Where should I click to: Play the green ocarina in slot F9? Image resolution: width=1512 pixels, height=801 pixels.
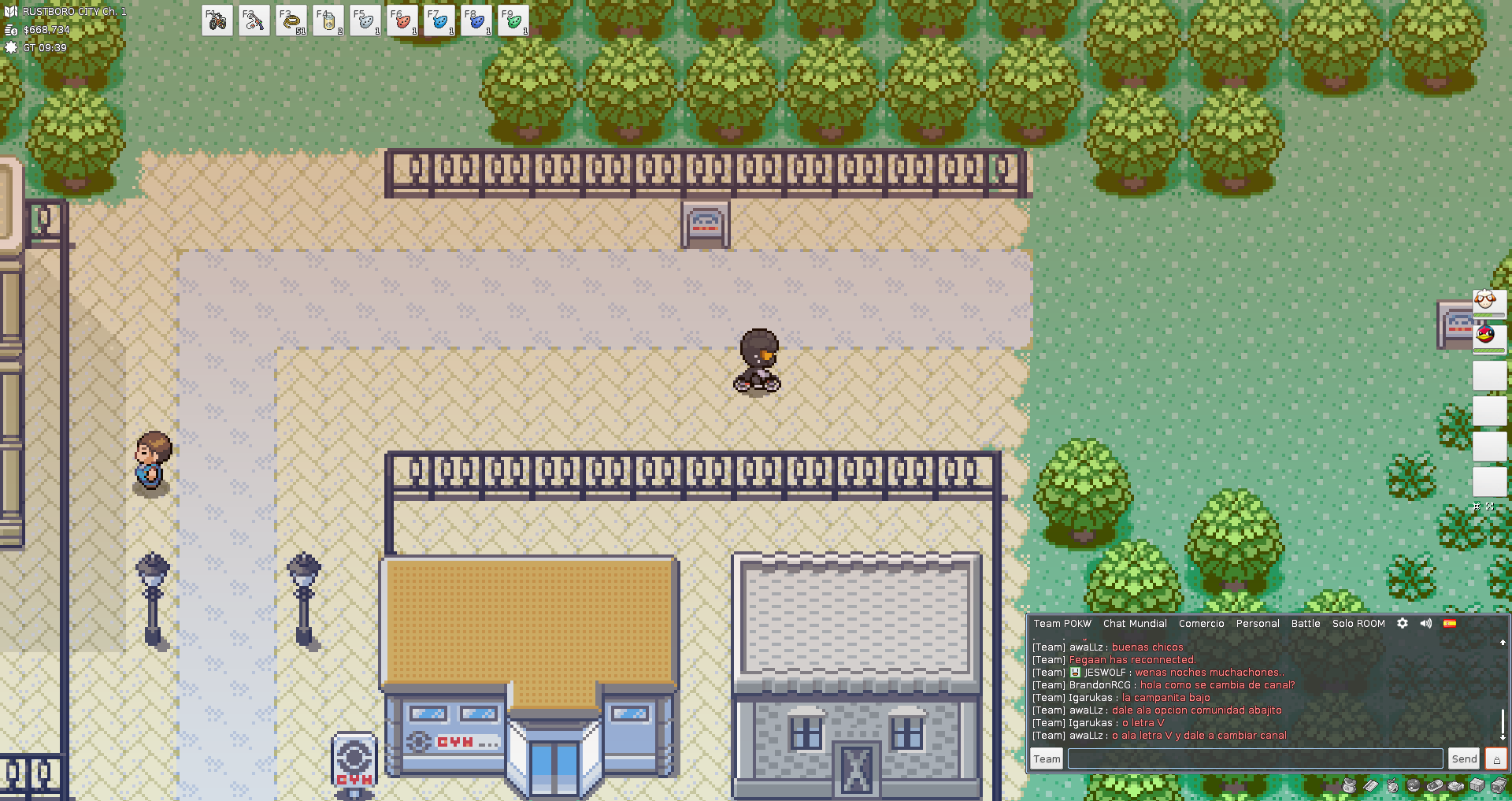pos(513,20)
